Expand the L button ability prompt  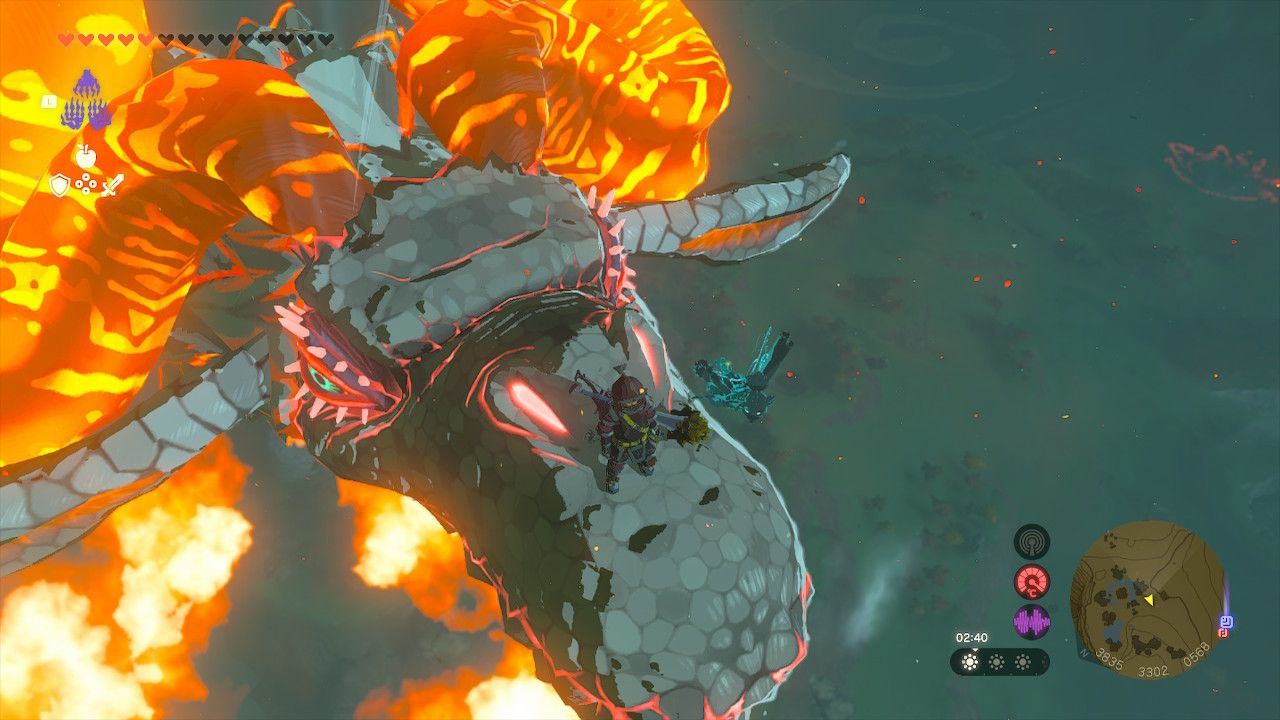pyautogui.click(x=49, y=100)
